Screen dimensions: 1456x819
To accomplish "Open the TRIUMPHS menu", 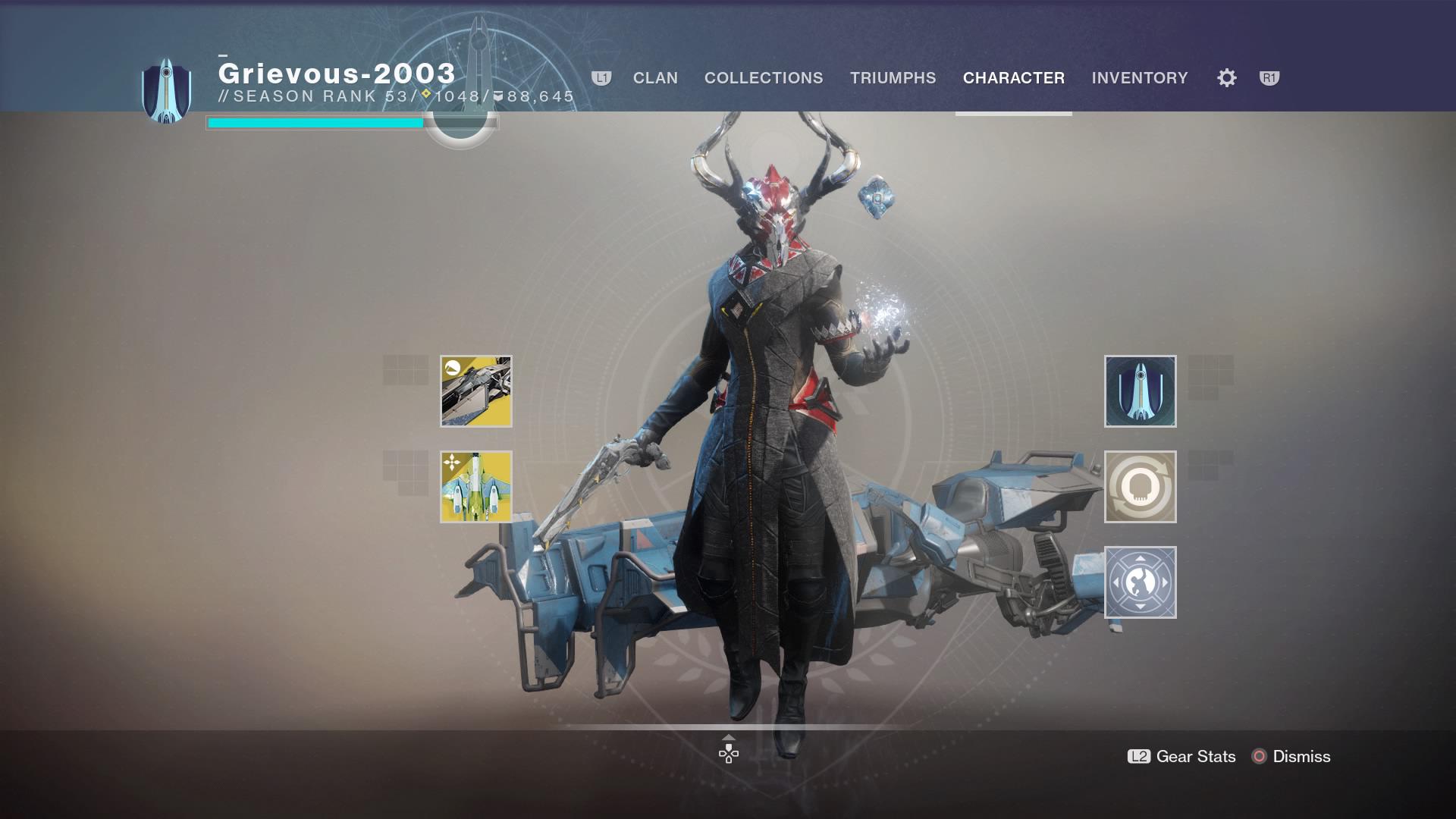I will tap(894, 77).
